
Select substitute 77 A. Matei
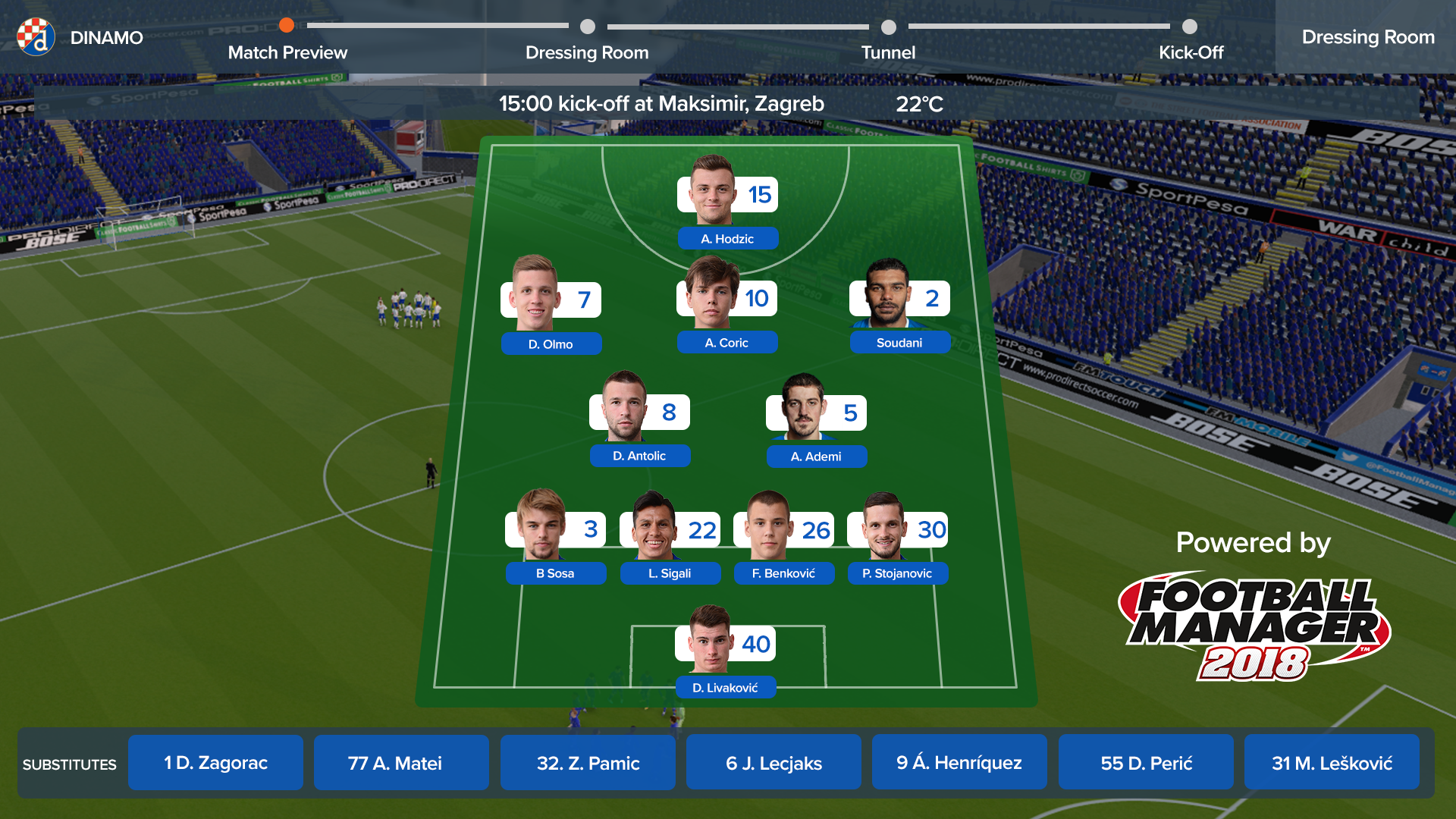pos(401,763)
